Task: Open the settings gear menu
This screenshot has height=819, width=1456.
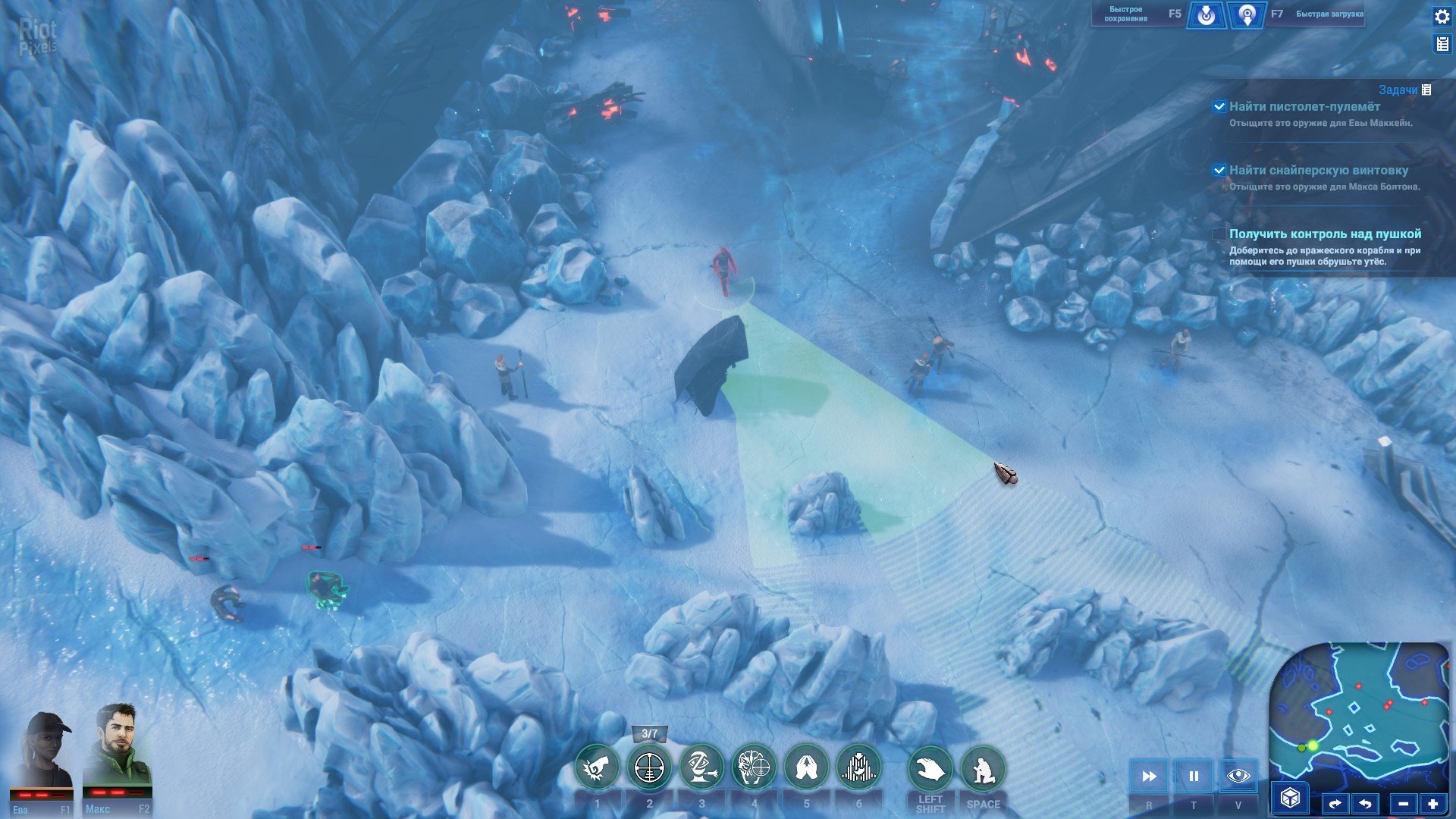Action: [1442, 17]
